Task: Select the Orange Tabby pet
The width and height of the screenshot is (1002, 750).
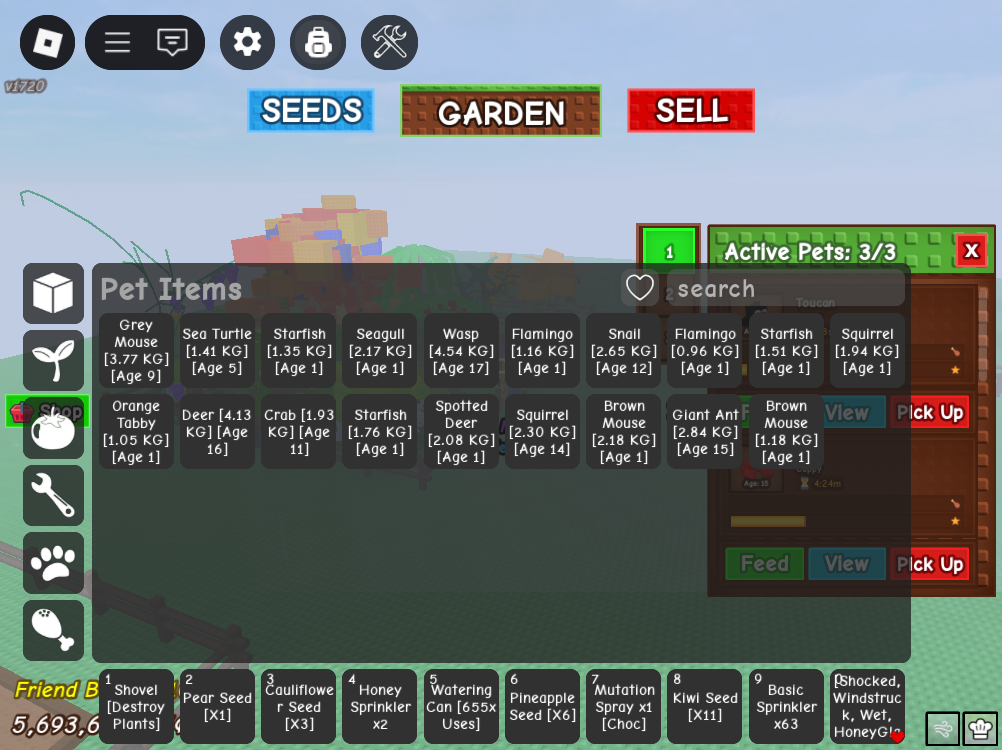Action: coord(136,431)
